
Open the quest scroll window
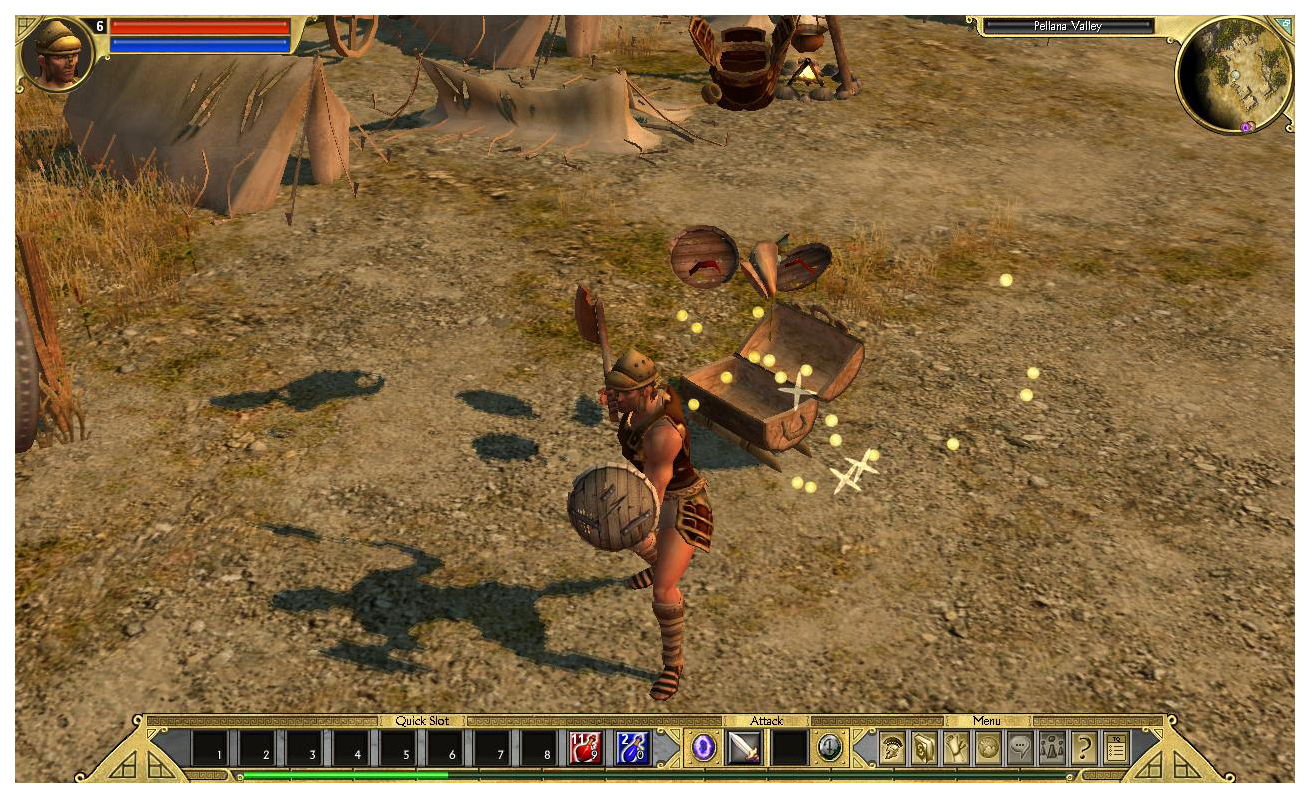(956, 748)
